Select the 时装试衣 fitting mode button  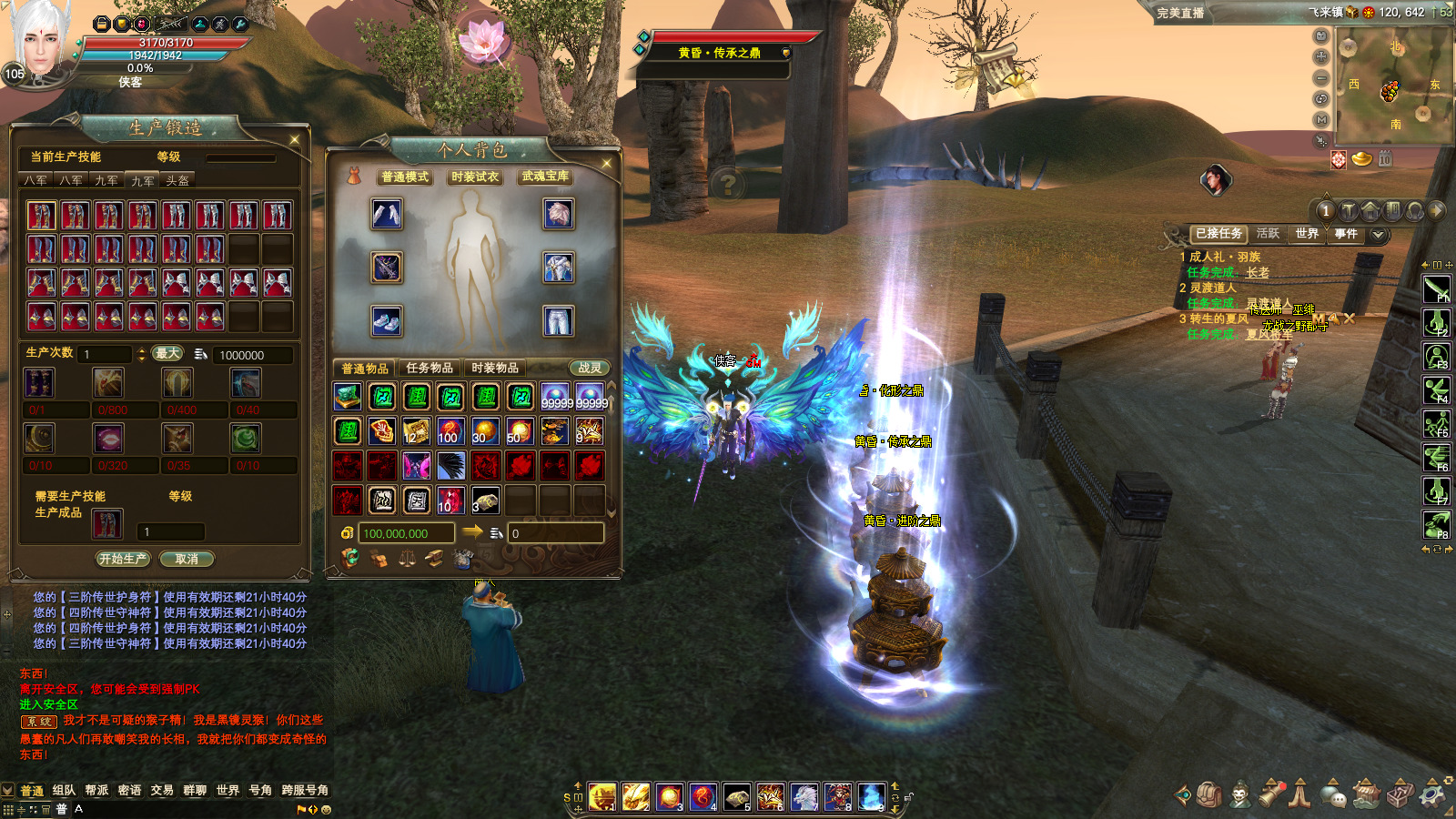click(x=475, y=177)
